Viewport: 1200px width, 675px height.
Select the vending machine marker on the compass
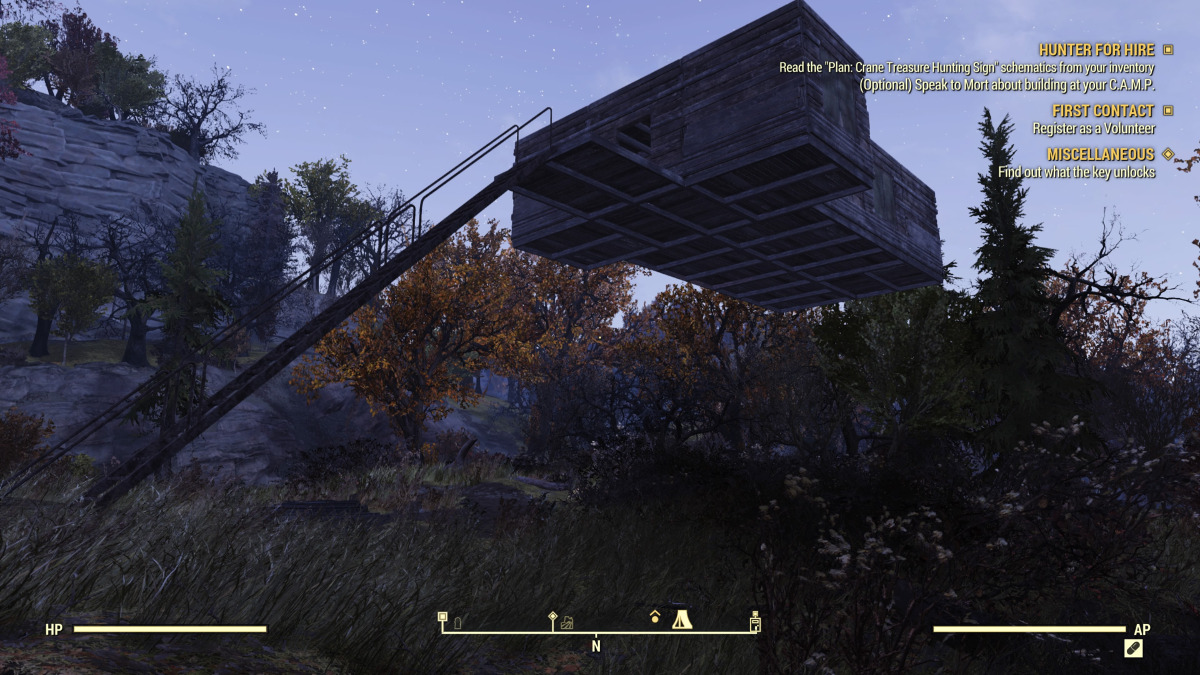pos(755,622)
